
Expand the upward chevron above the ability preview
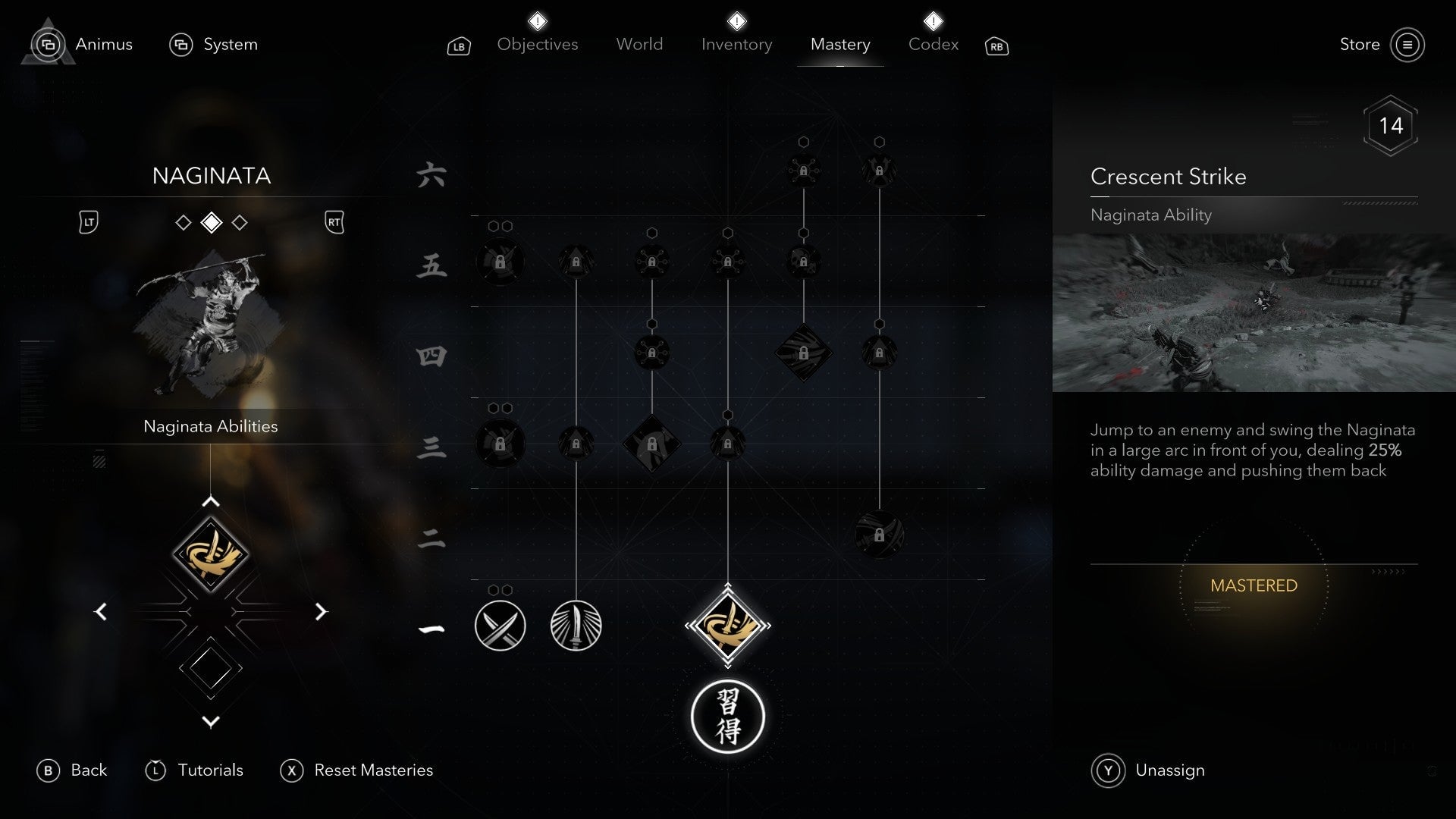pyautogui.click(x=210, y=500)
